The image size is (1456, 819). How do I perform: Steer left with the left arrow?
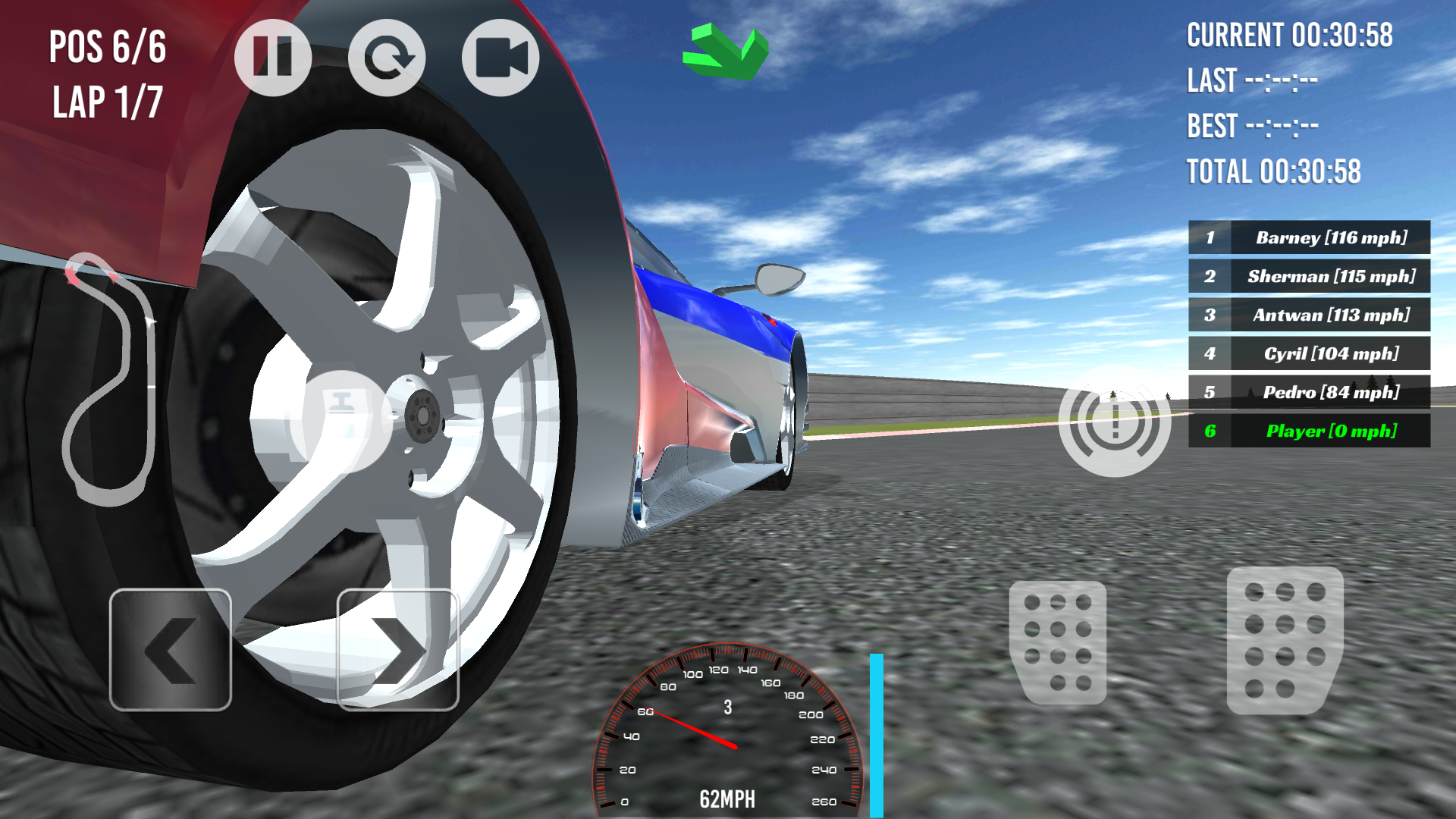tap(171, 651)
